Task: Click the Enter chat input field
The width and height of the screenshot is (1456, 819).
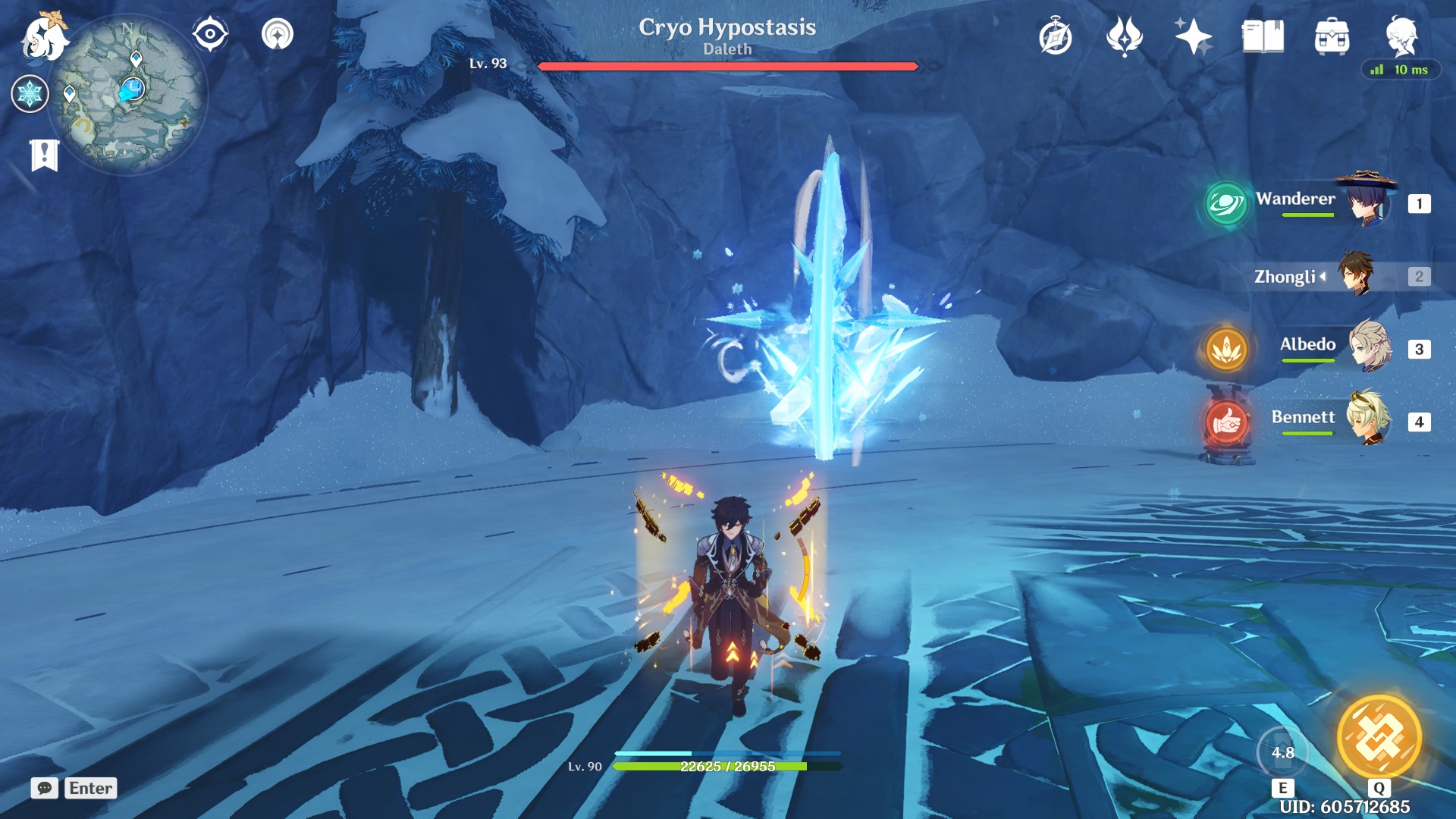Action: [x=90, y=788]
